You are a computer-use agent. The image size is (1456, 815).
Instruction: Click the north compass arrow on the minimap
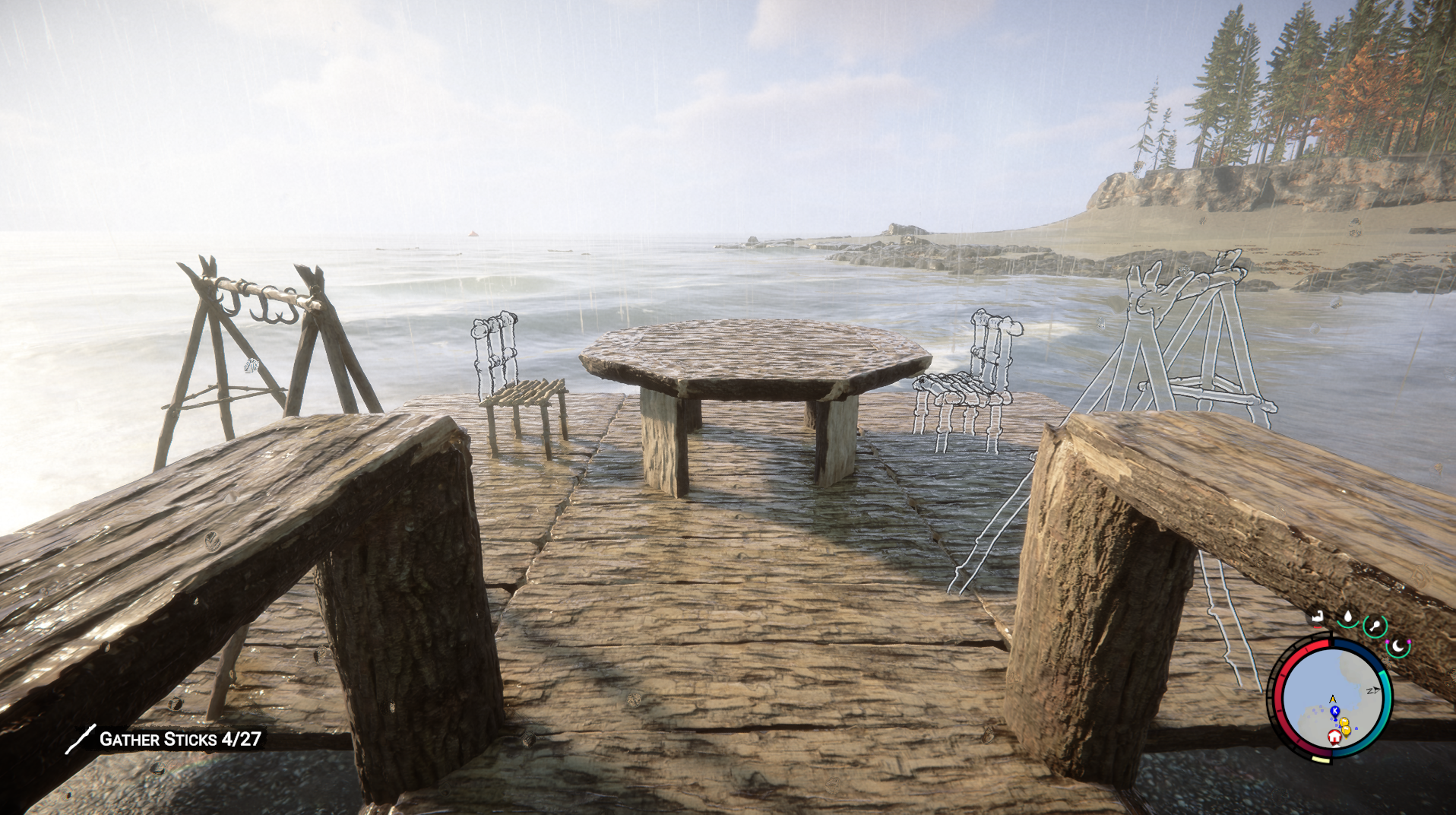(1375, 689)
